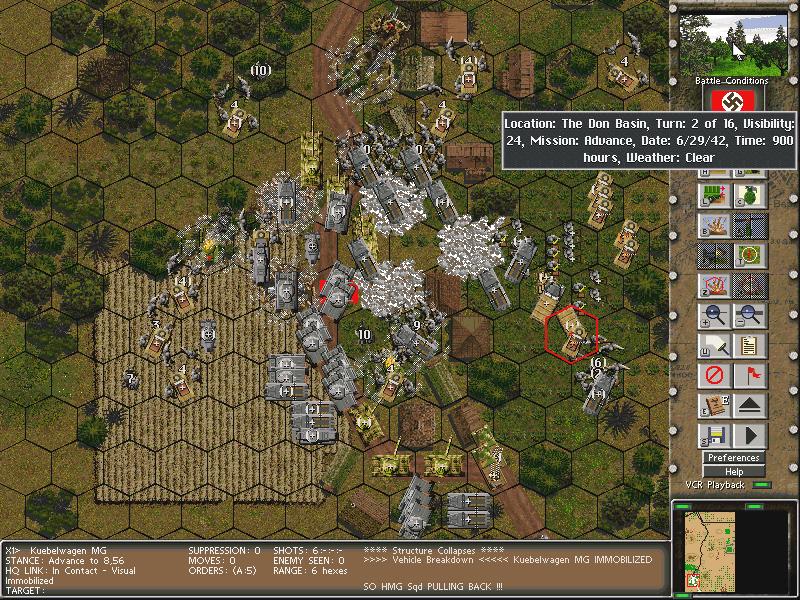Click the black right-arrow play button
The height and width of the screenshot is (600, 800).
(749, 436)
